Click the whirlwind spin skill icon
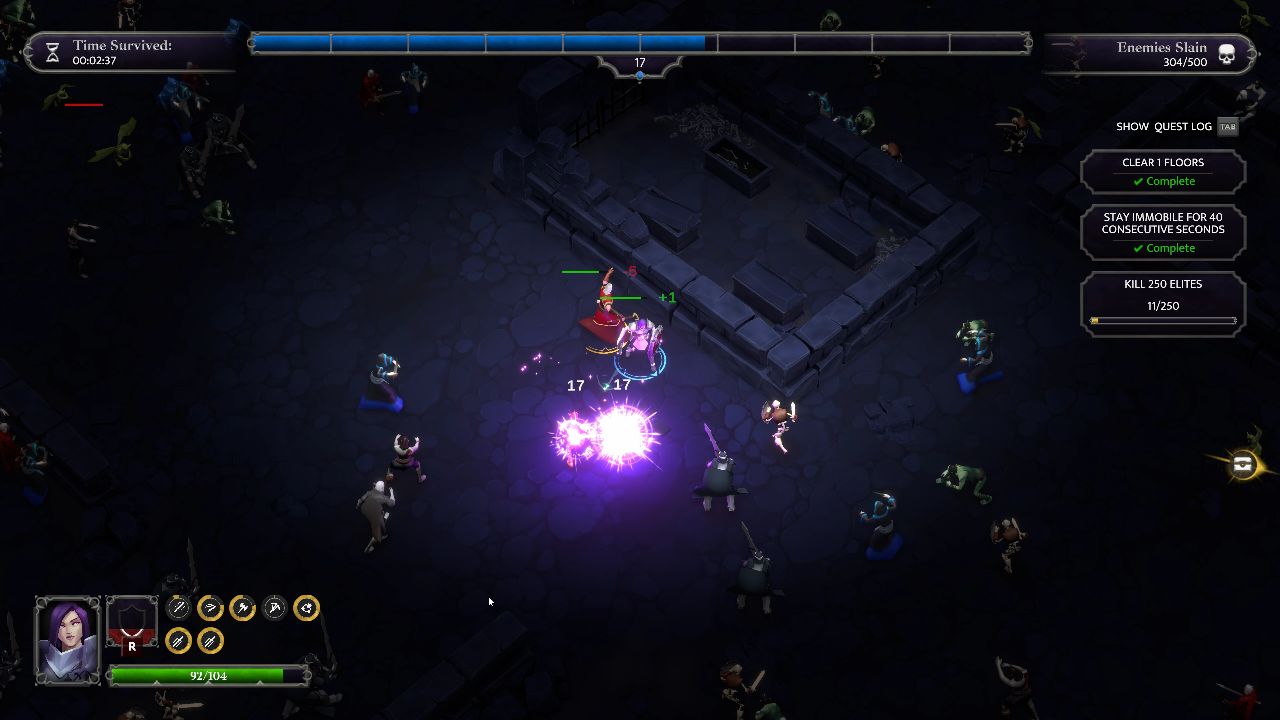The height and width of the screenshot is (720, 1280). (306, 607)
